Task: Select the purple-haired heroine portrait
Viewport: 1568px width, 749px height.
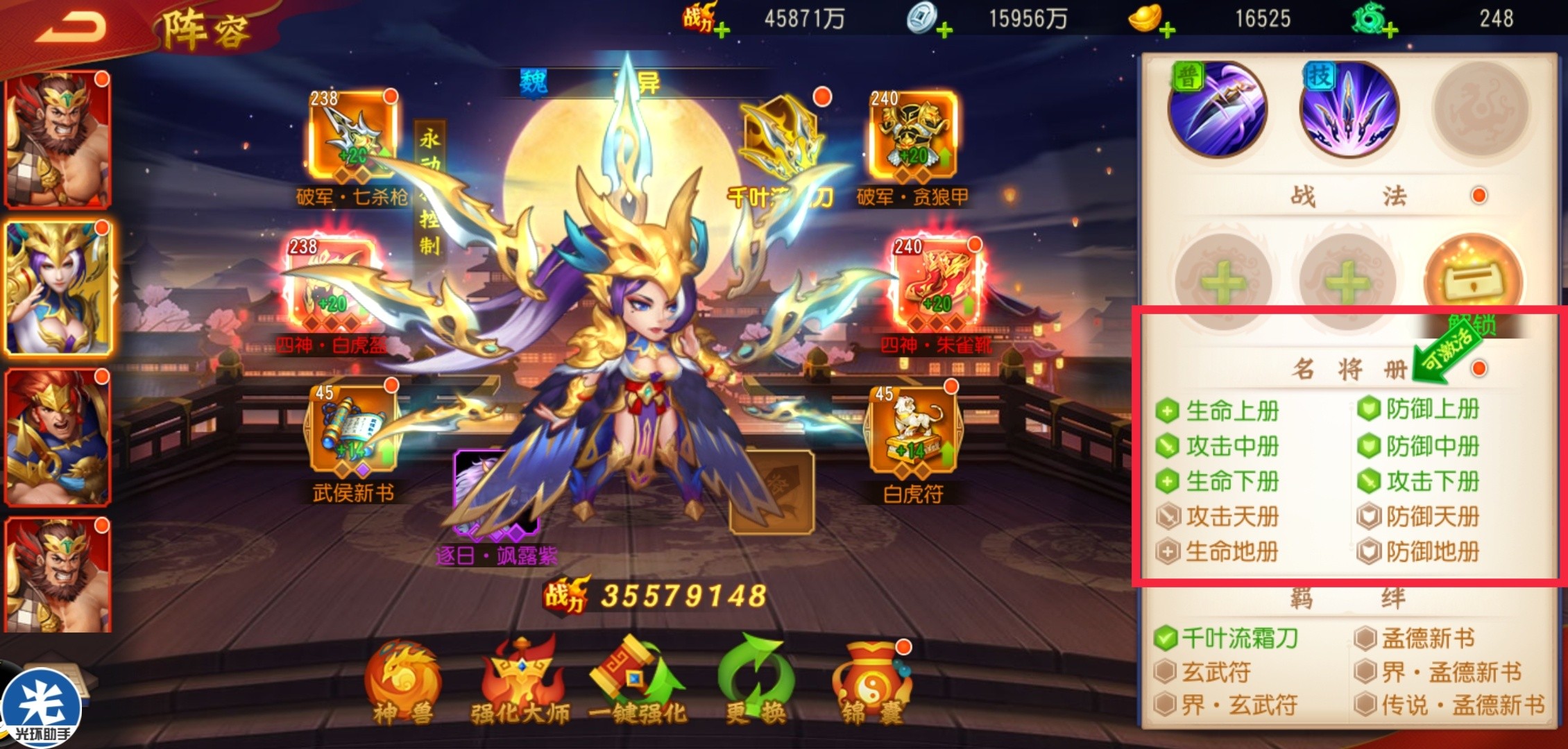Action: (x=58, y=288)
